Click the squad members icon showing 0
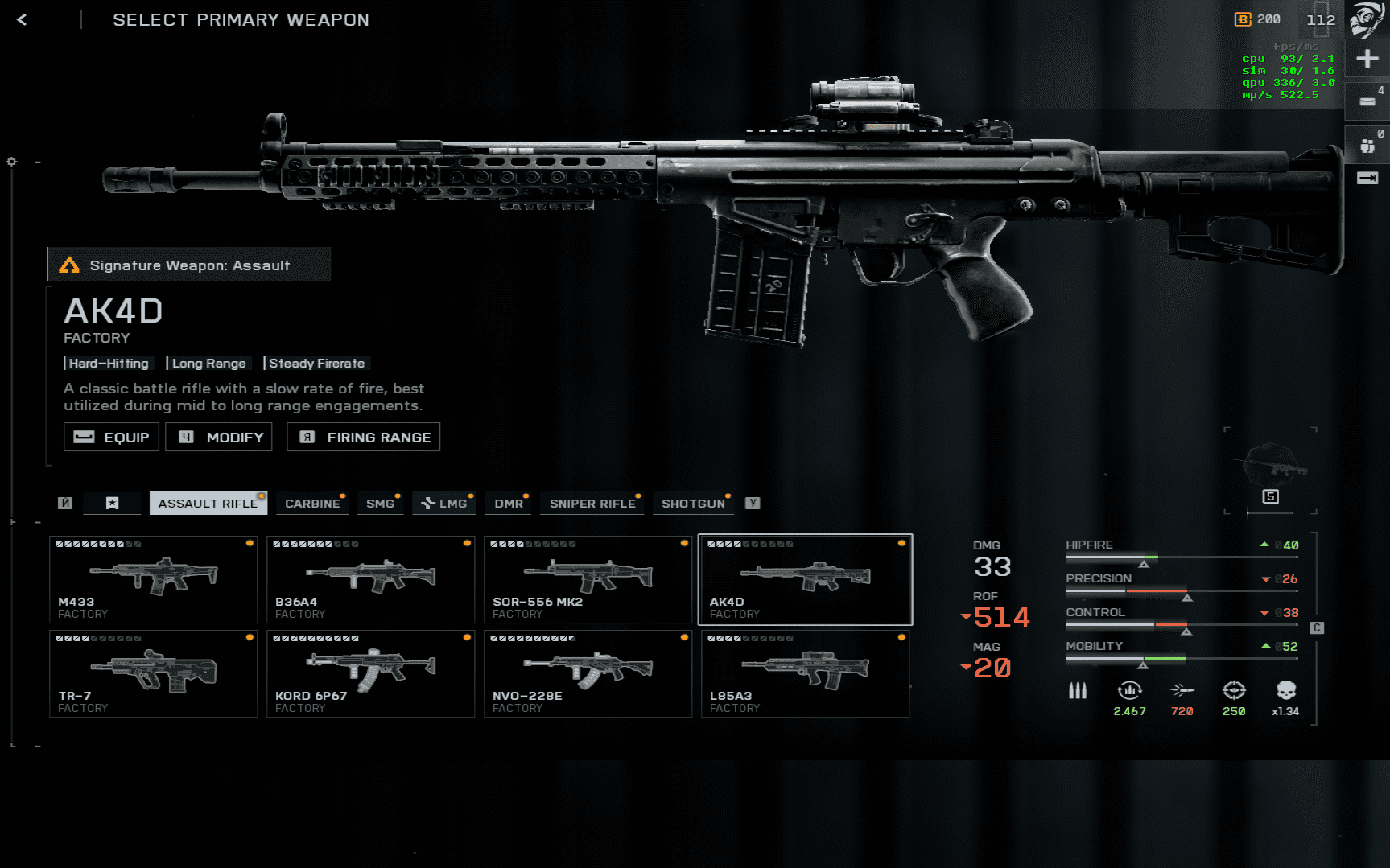The width and height of the screenshot is (1390, 868). (1367, 145)
